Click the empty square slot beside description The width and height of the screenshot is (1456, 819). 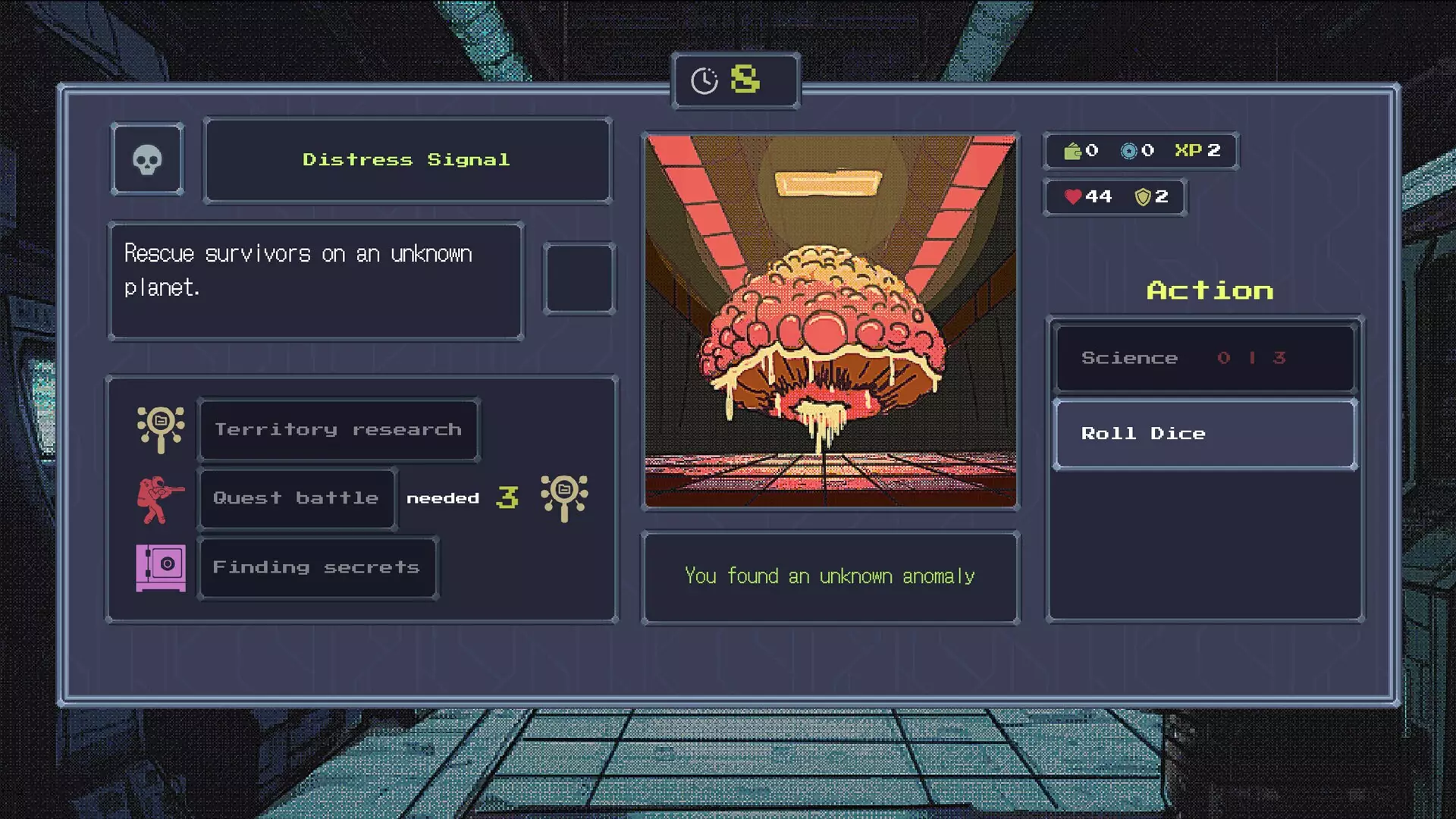(x=579, y=278)
